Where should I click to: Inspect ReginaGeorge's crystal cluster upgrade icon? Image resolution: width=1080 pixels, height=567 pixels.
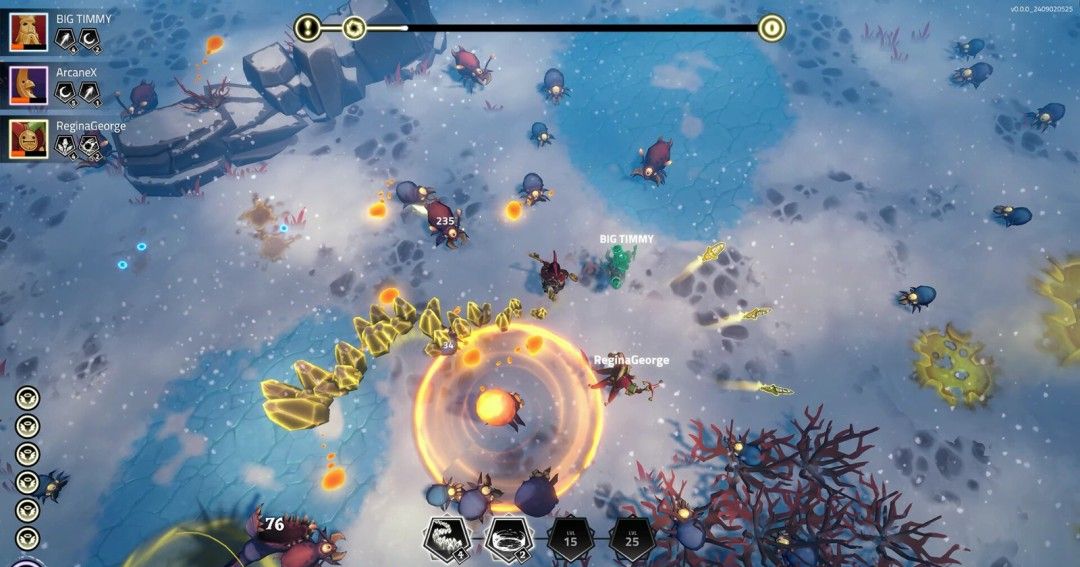point(66,147)
